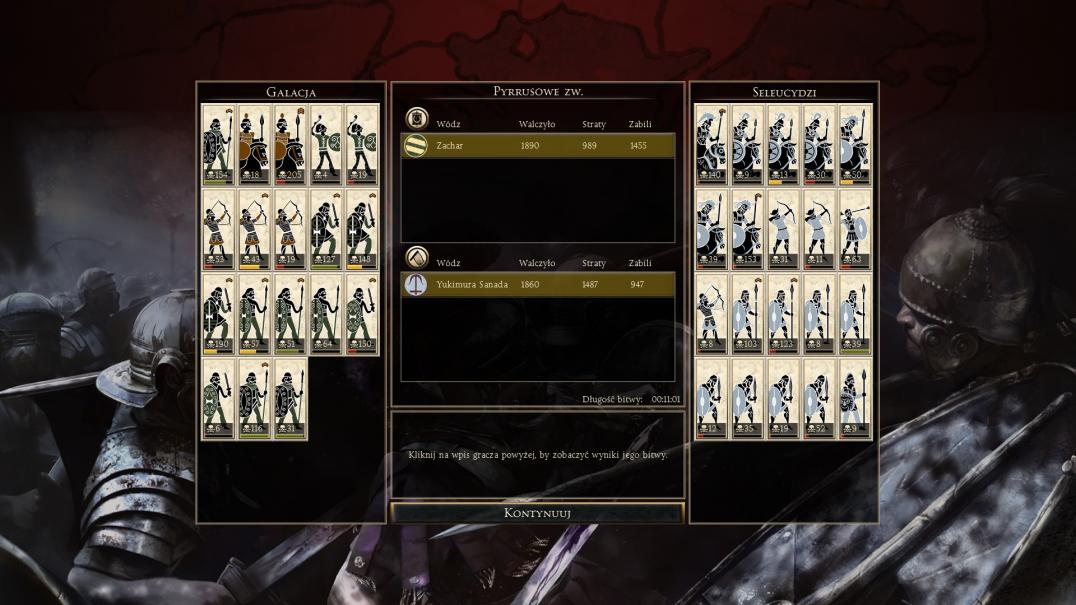
Task: Select the Galatian cavalry card with 205 kills
Action: (x=290, y=144)
